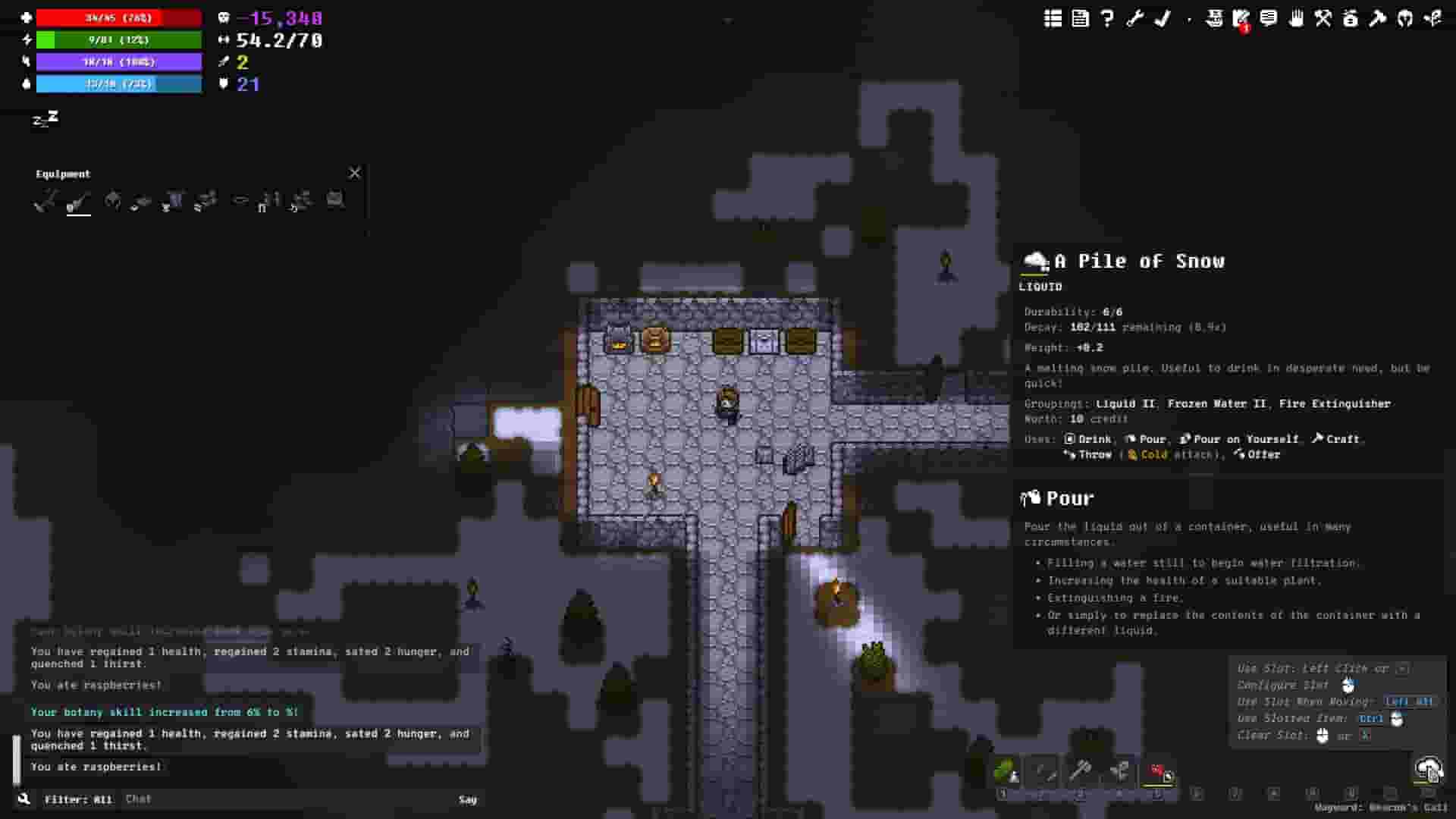
Task: Select the crossed tools crafting icon
Action: [x=1323, y=20]
